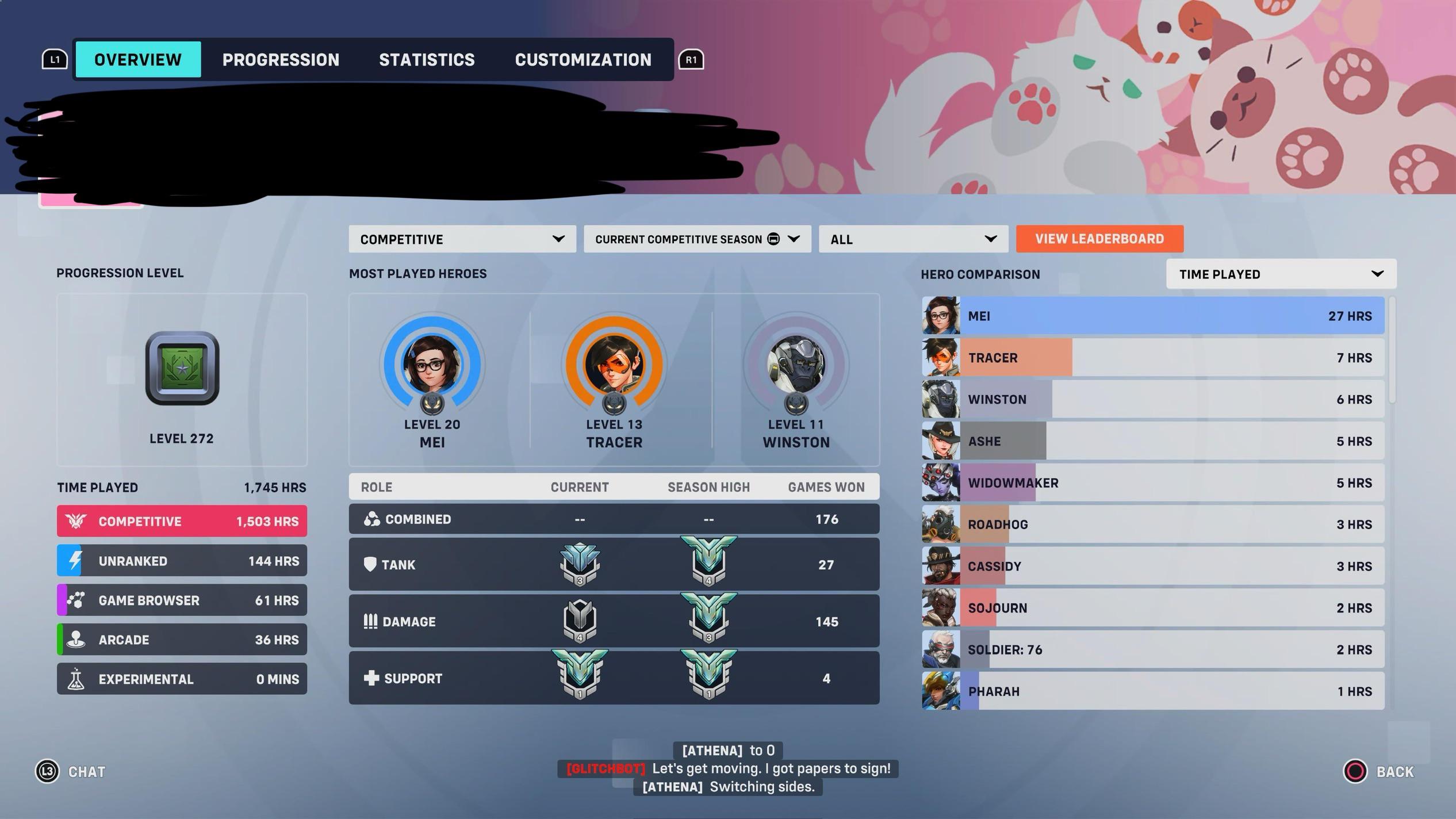Switch to the Statistics tab
This screenshot has width=1456, height=819.
427,59
